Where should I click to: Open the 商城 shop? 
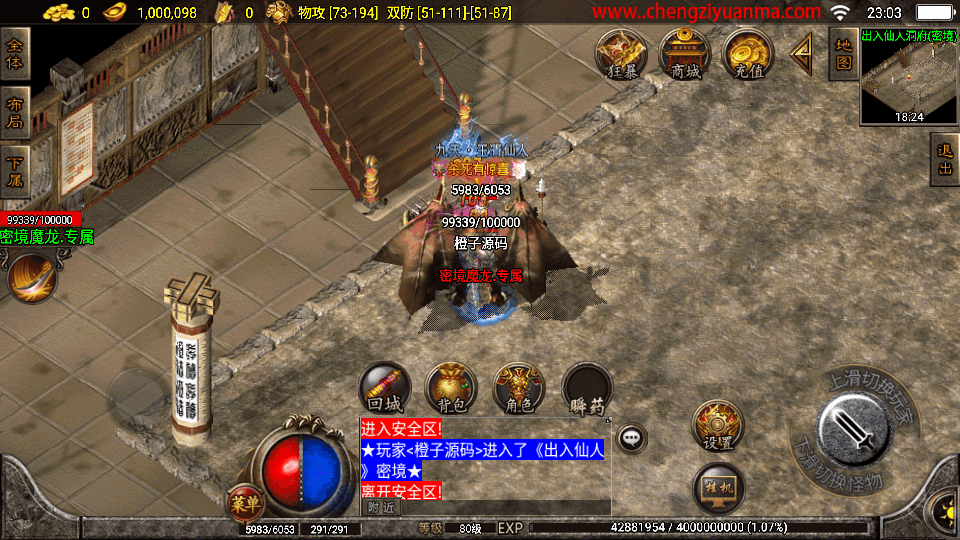pyautogui.click(x=685, y=54)
